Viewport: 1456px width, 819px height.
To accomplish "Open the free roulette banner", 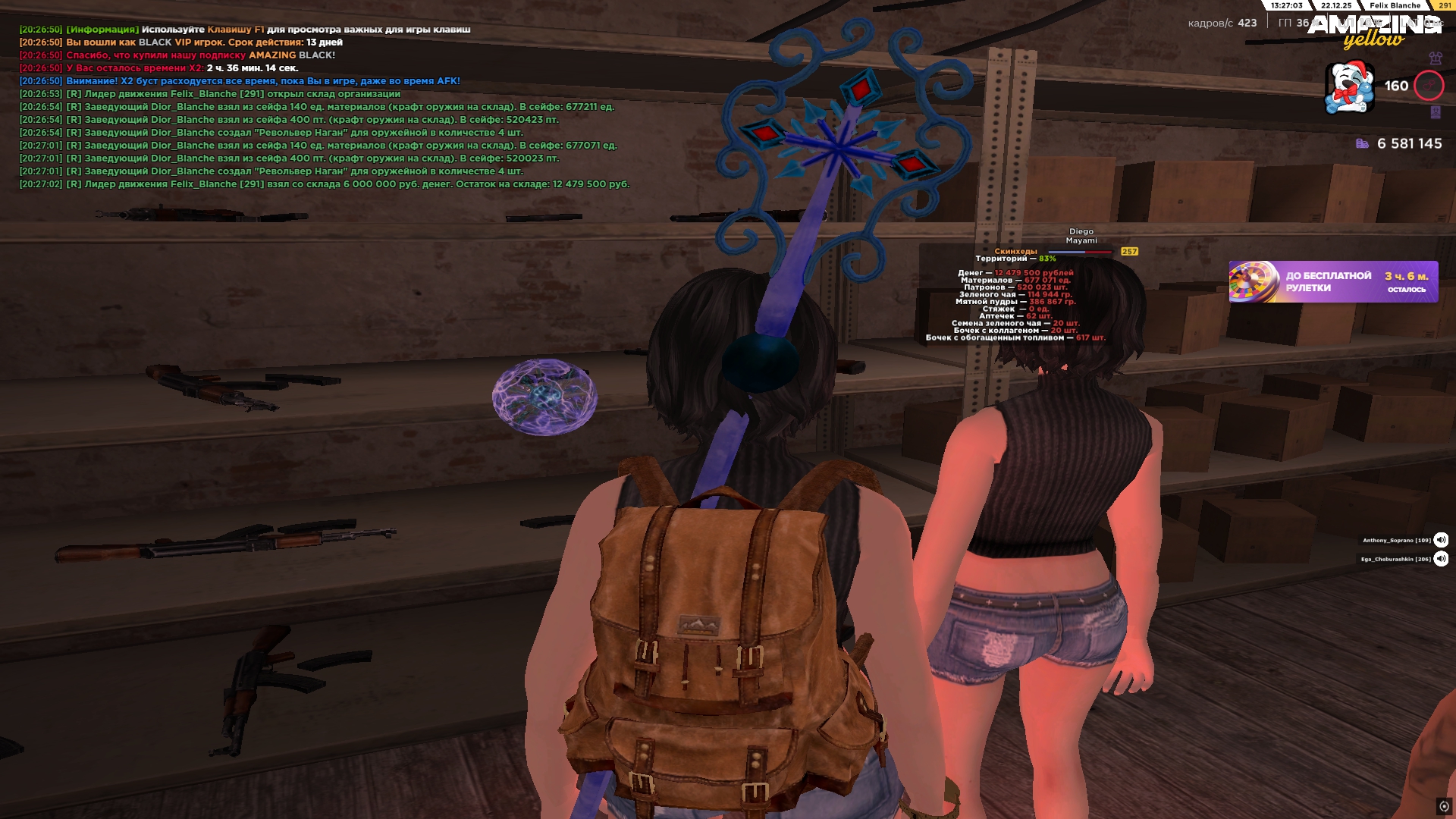I will [1332, 282].
